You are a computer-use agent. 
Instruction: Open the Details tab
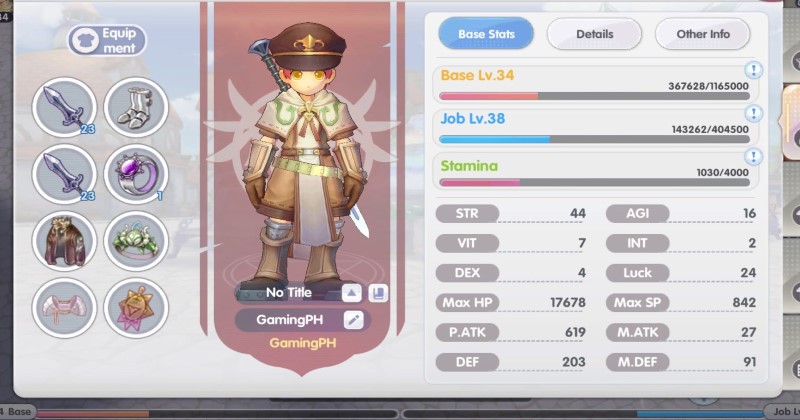point(594,34)
